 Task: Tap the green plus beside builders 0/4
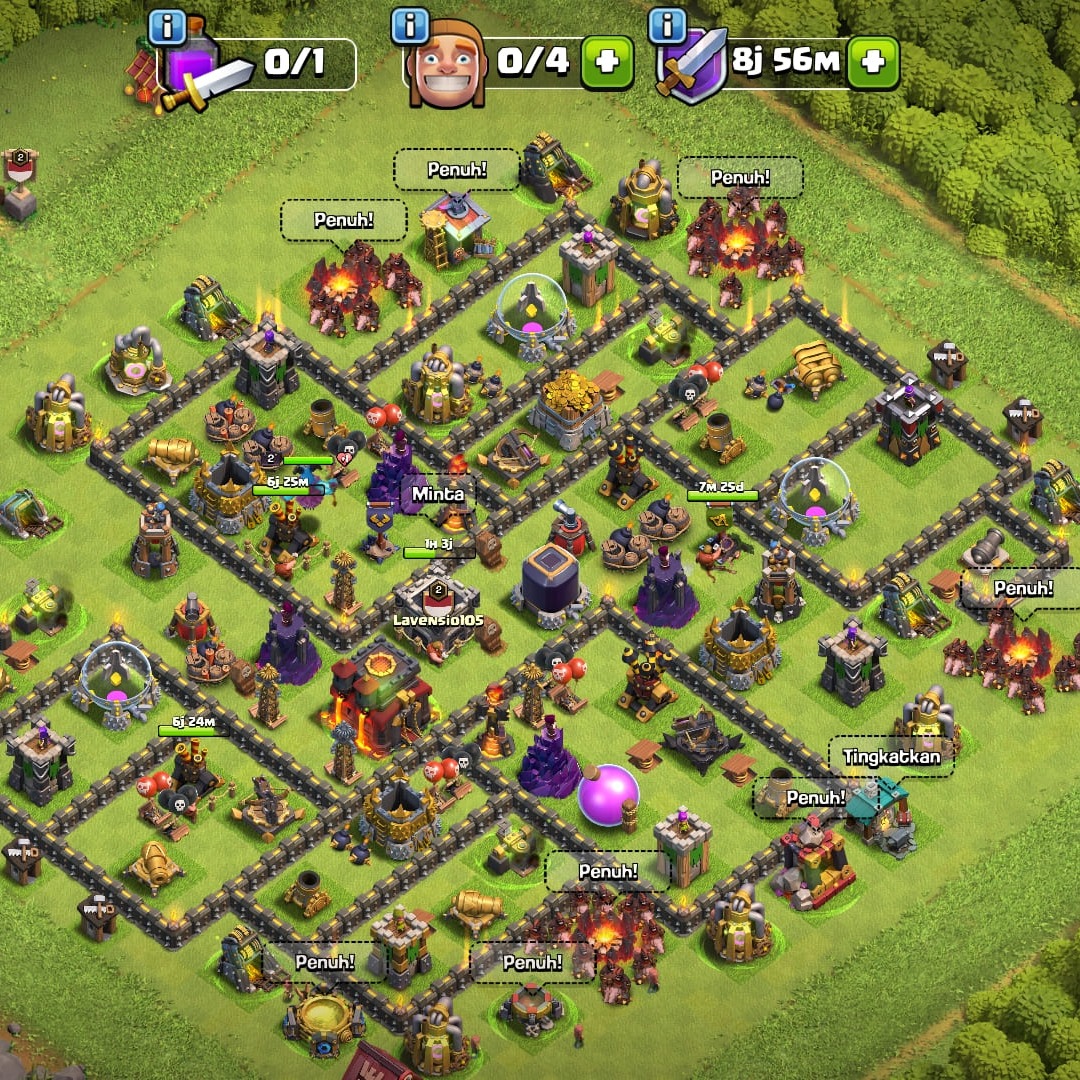[x=607, y=63]
